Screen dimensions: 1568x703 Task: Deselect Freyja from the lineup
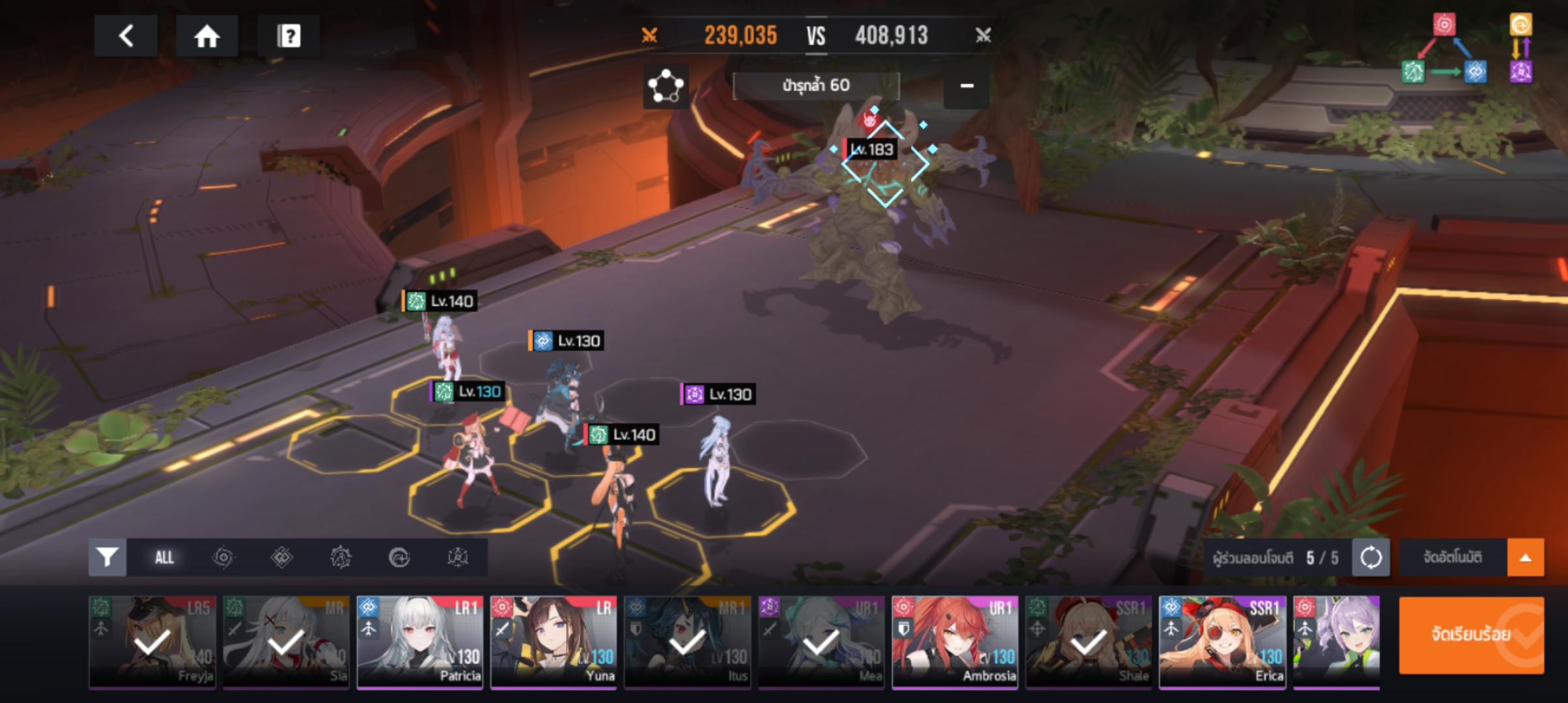(152, 642)
